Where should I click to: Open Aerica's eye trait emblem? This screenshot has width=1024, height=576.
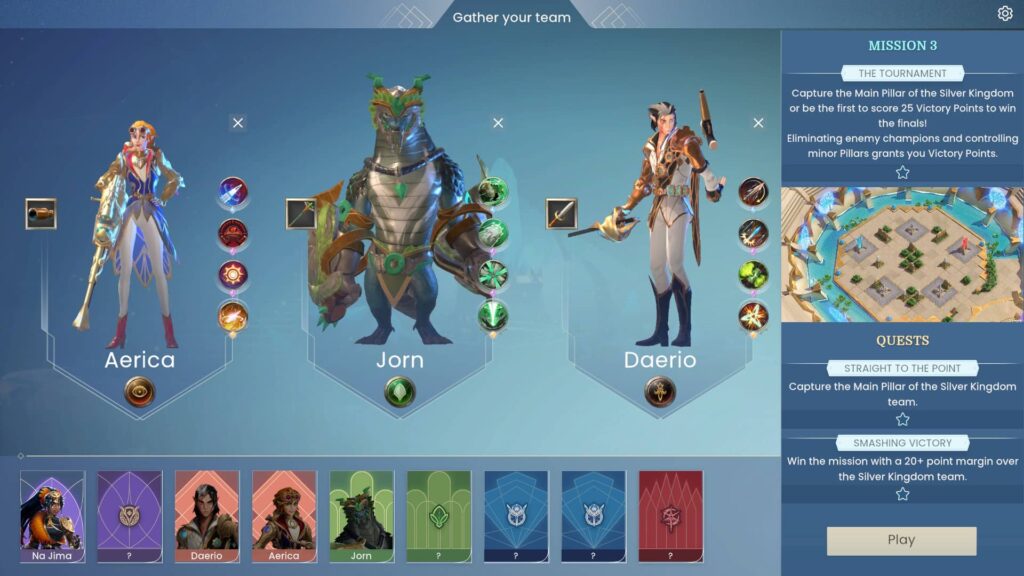140,392
